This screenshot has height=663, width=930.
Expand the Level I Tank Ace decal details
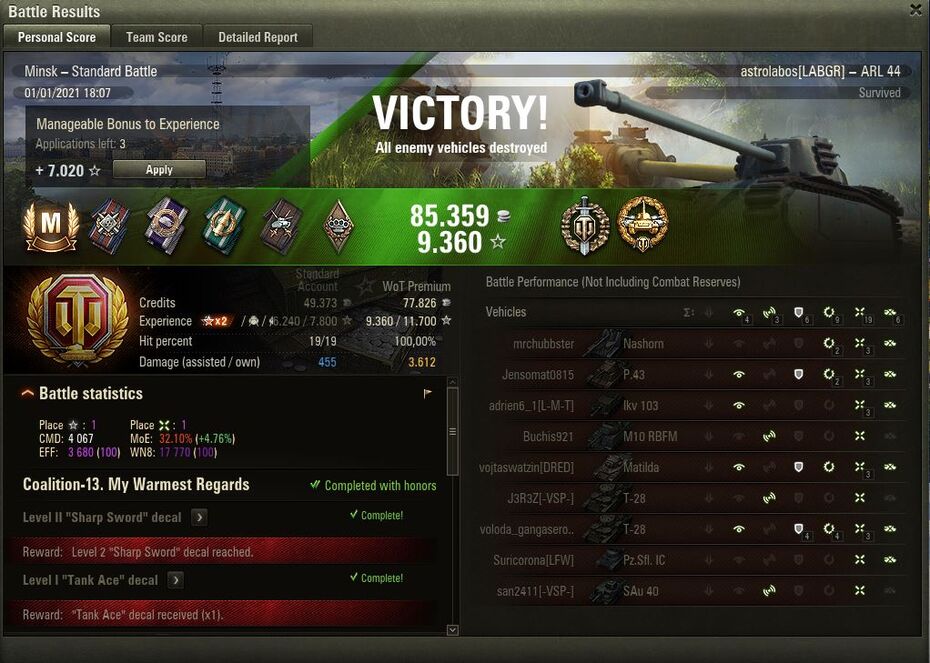click(175, 580)
